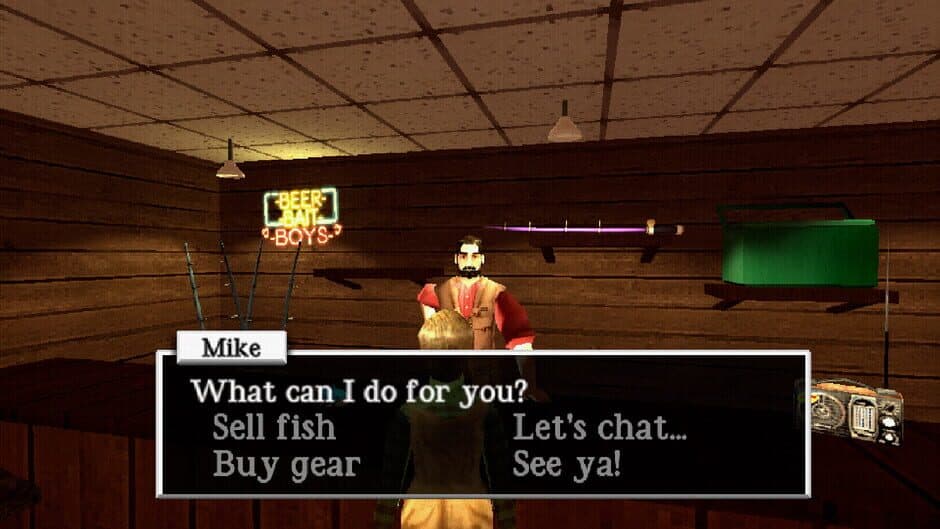Pick the Let's chat... reply
The height and width of the screenshot is (529, 940).
(x=599, y=428)
